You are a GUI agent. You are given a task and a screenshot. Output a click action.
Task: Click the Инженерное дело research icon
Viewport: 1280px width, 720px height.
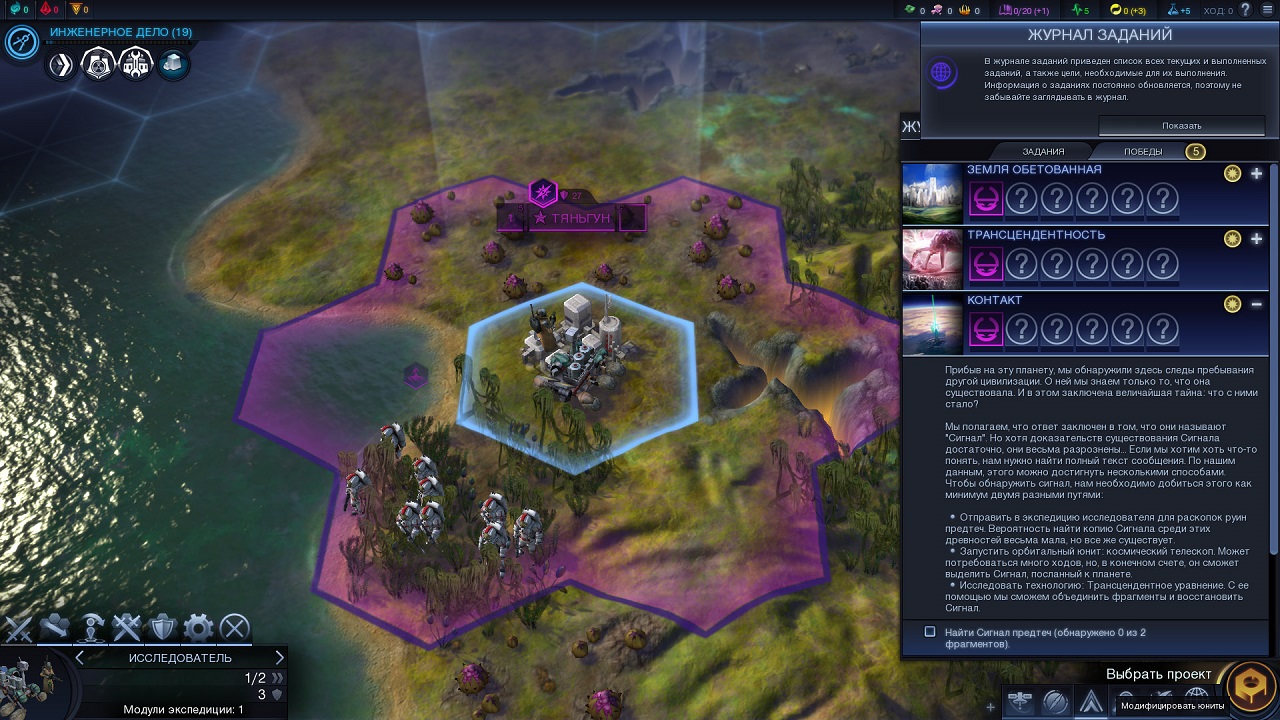(22, 42)
